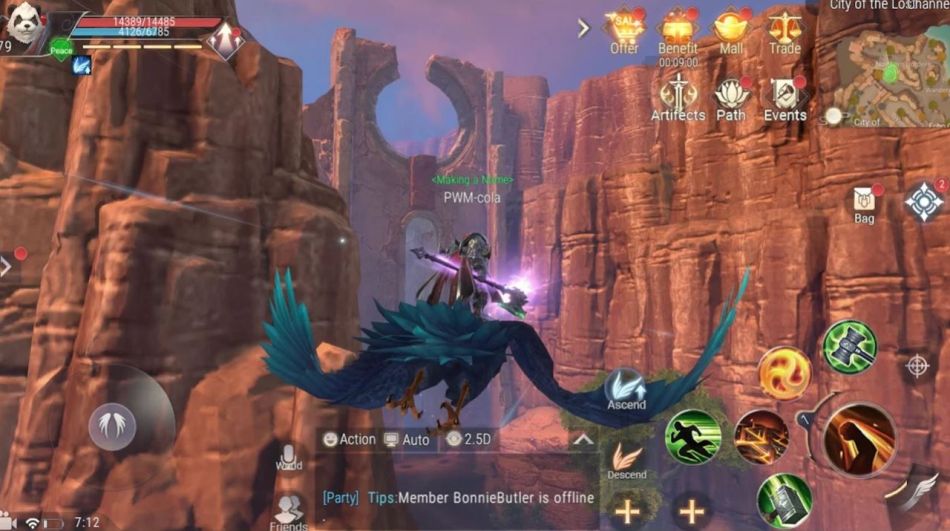Click the panda character portrait

pos(27,25)
